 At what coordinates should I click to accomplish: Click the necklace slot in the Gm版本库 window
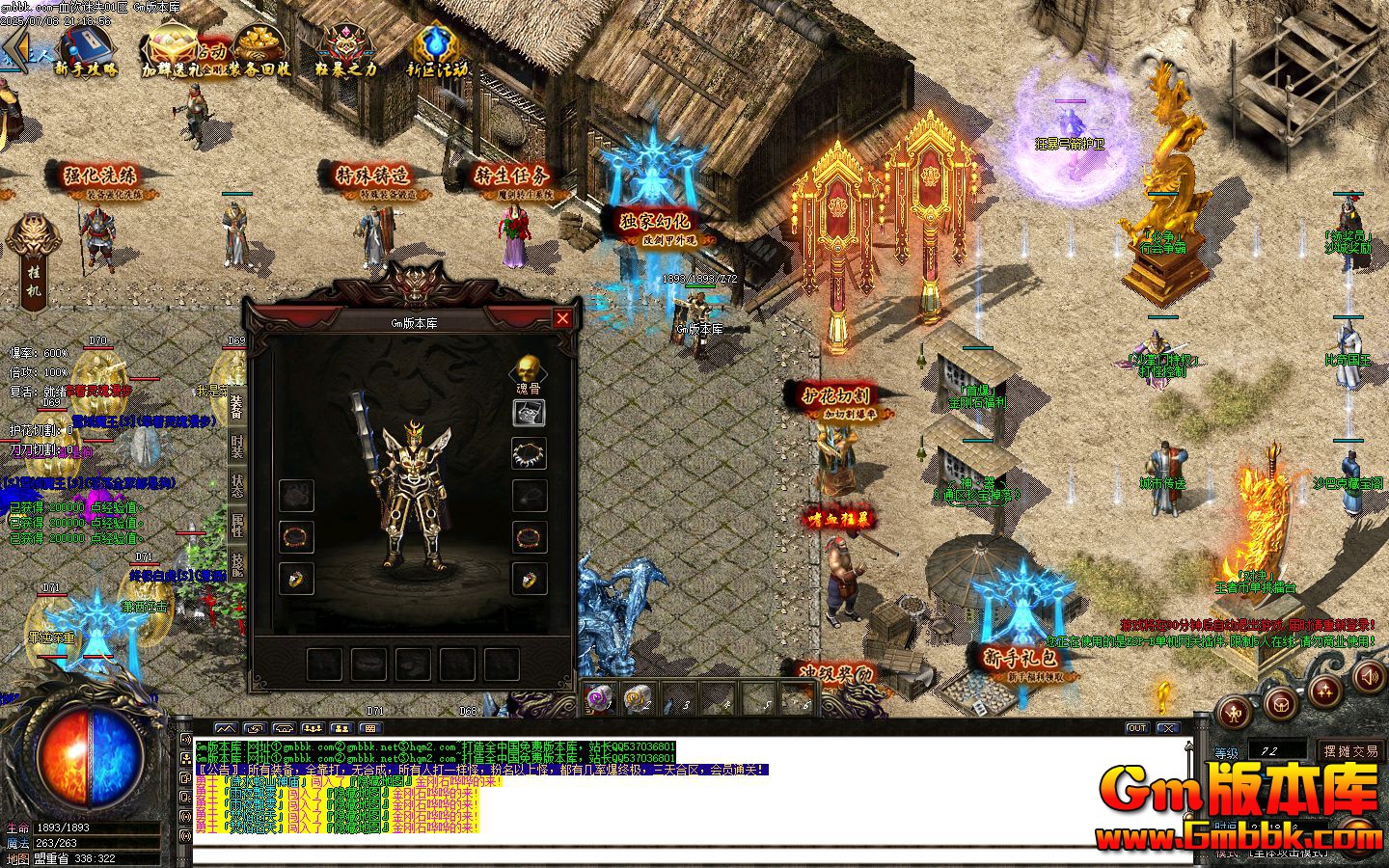[529, 453]
